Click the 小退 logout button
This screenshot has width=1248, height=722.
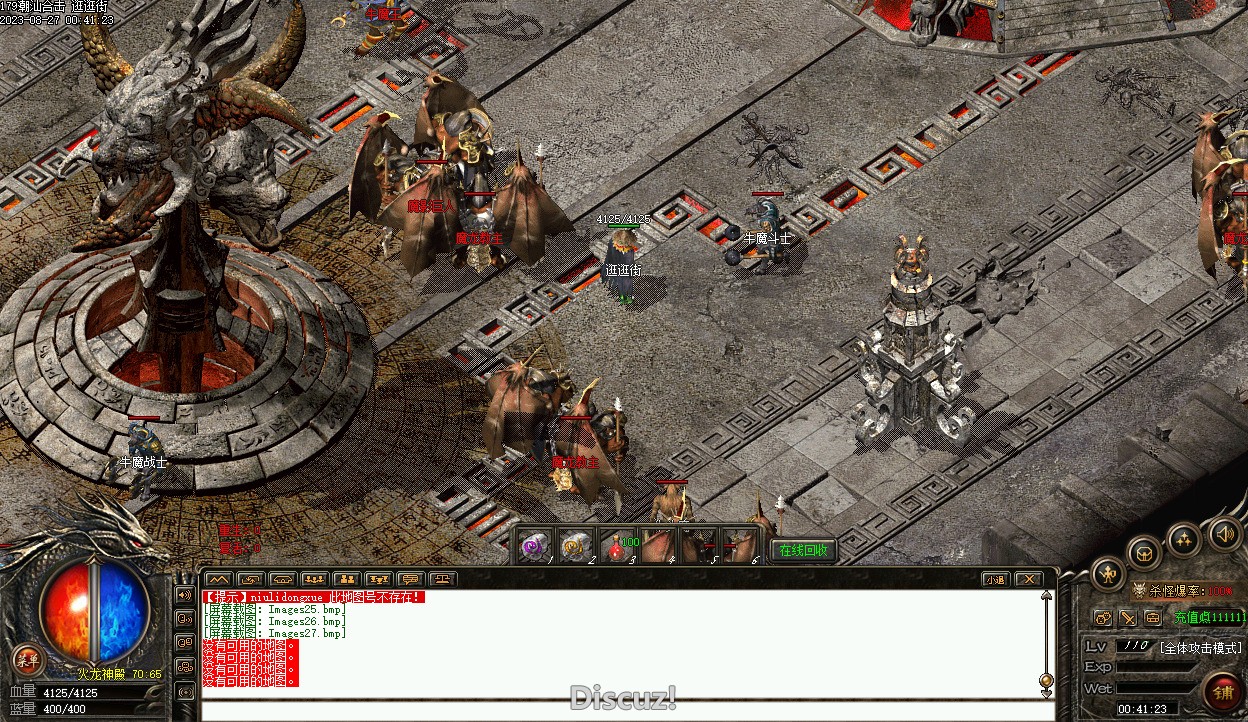995,579
